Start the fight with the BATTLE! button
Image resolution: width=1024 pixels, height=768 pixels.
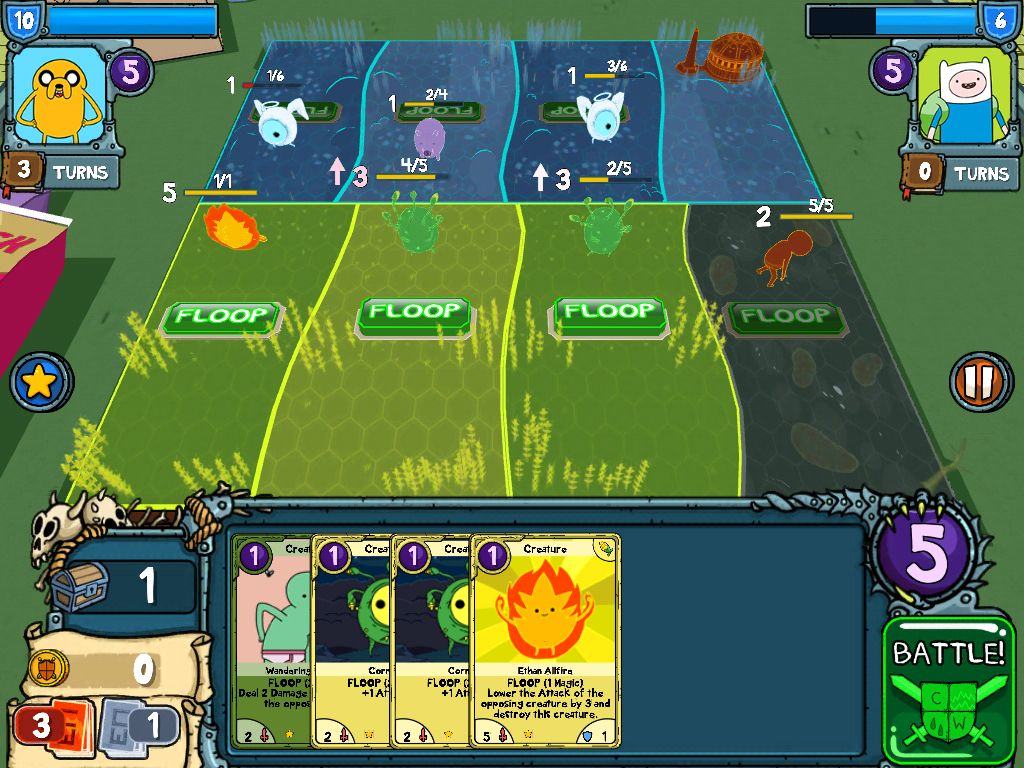coord(948,688)
